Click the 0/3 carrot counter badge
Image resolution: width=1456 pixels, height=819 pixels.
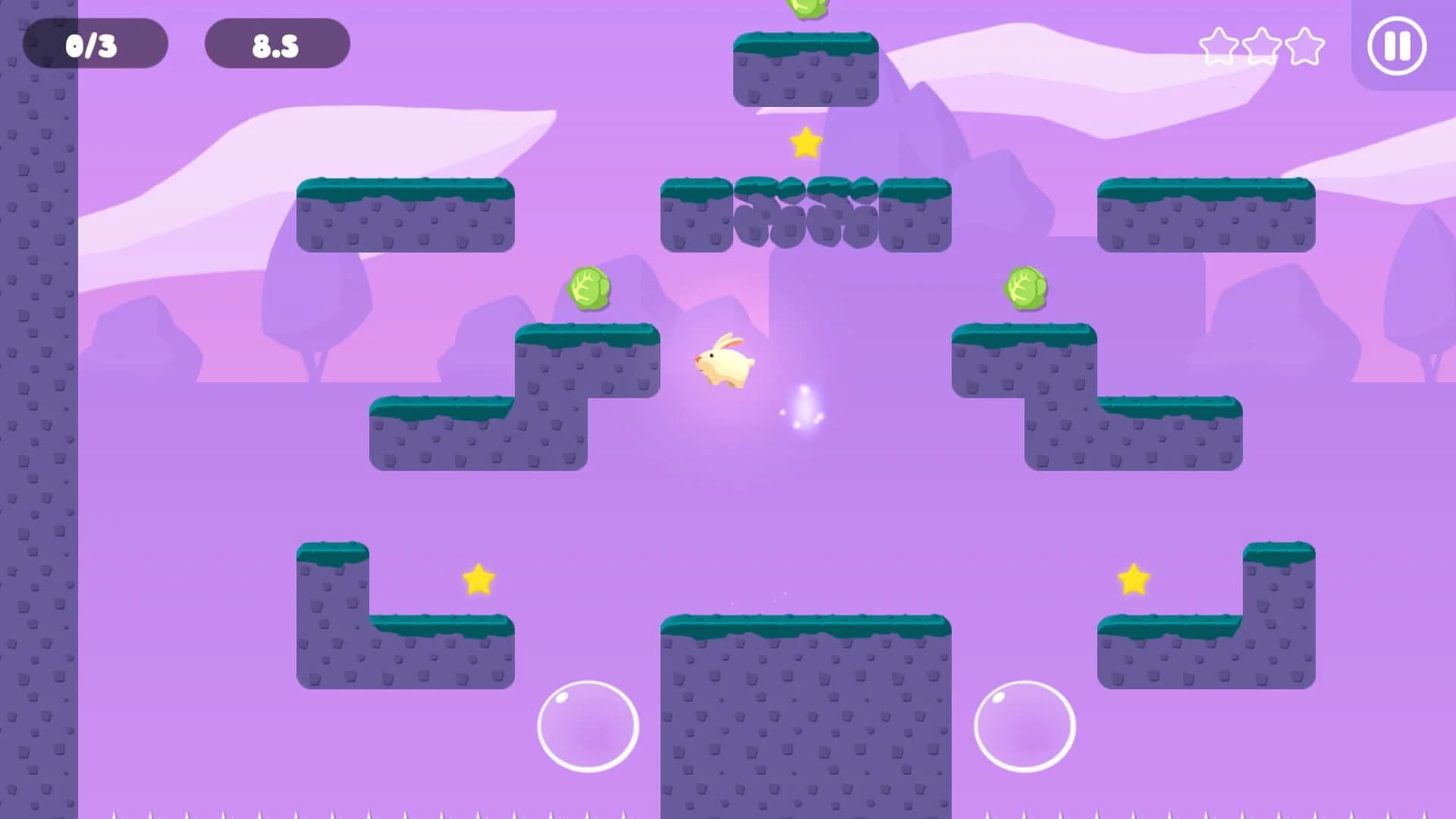pyautogui.click(x=95, y=43)
